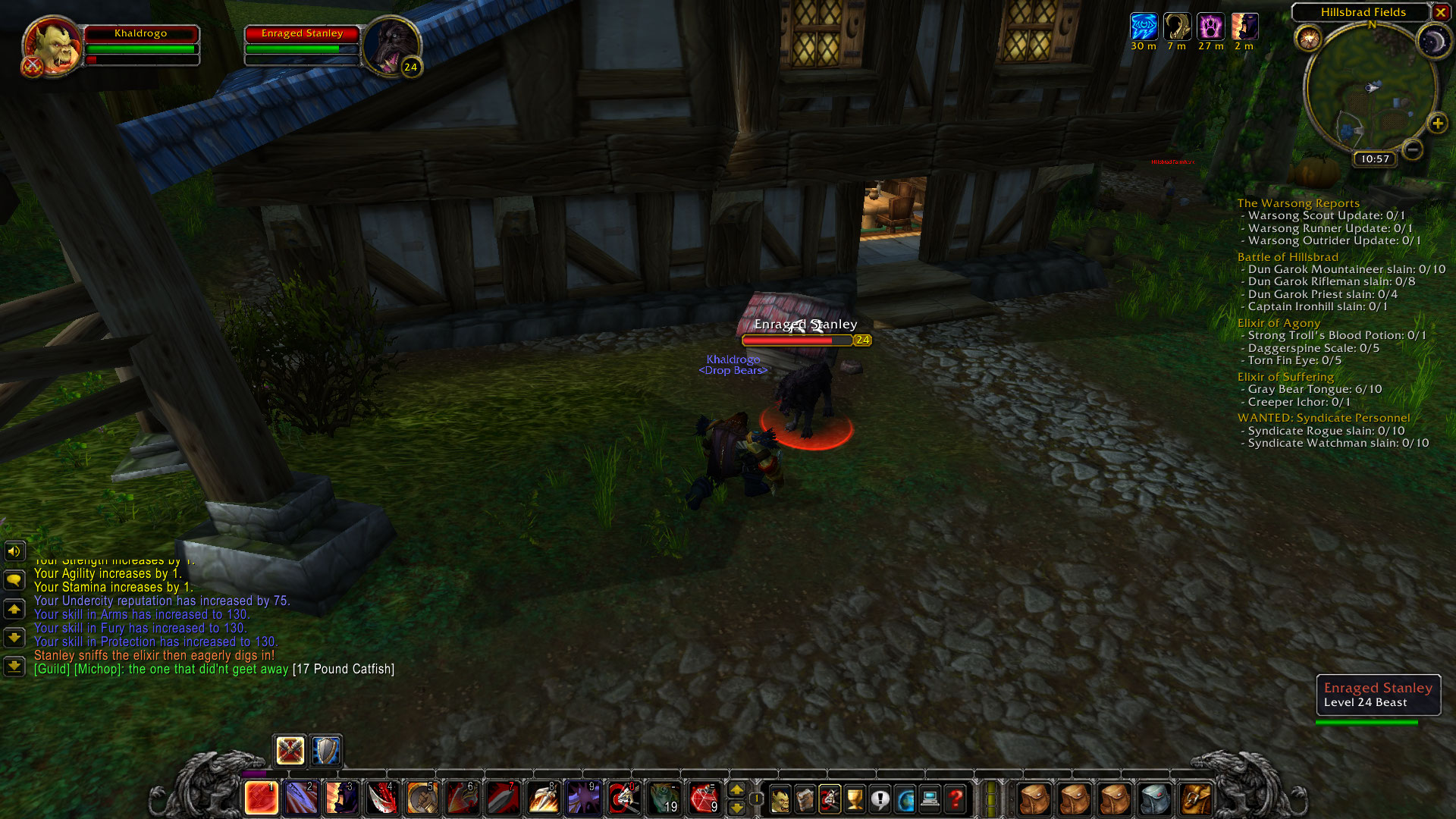Open the chat bubble options toggle
1456x819 pixels.
pyautogui.click(x=14, y=580)
